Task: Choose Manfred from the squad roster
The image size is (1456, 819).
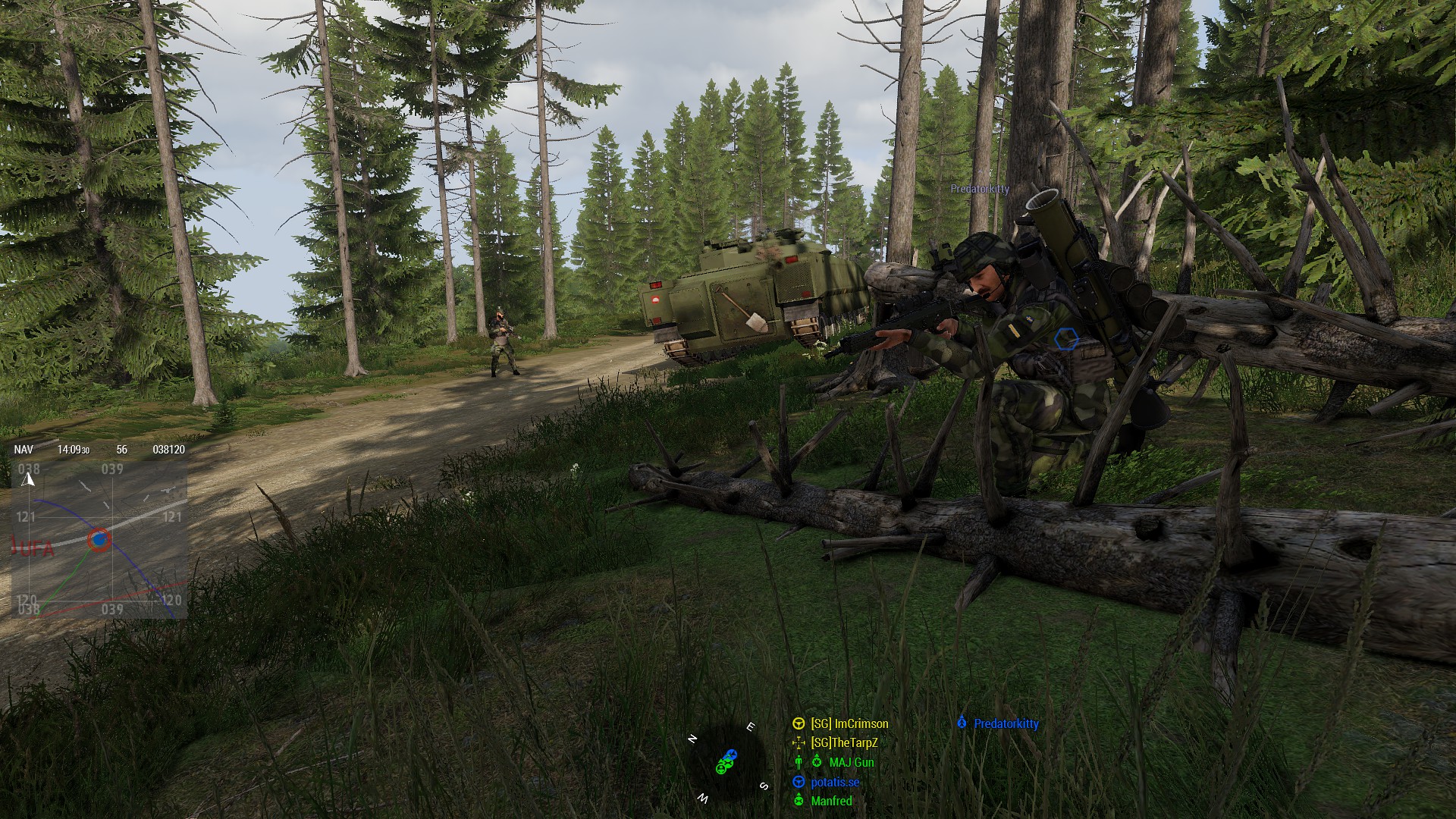Action: pyautogui.click(x=831, y=801)
